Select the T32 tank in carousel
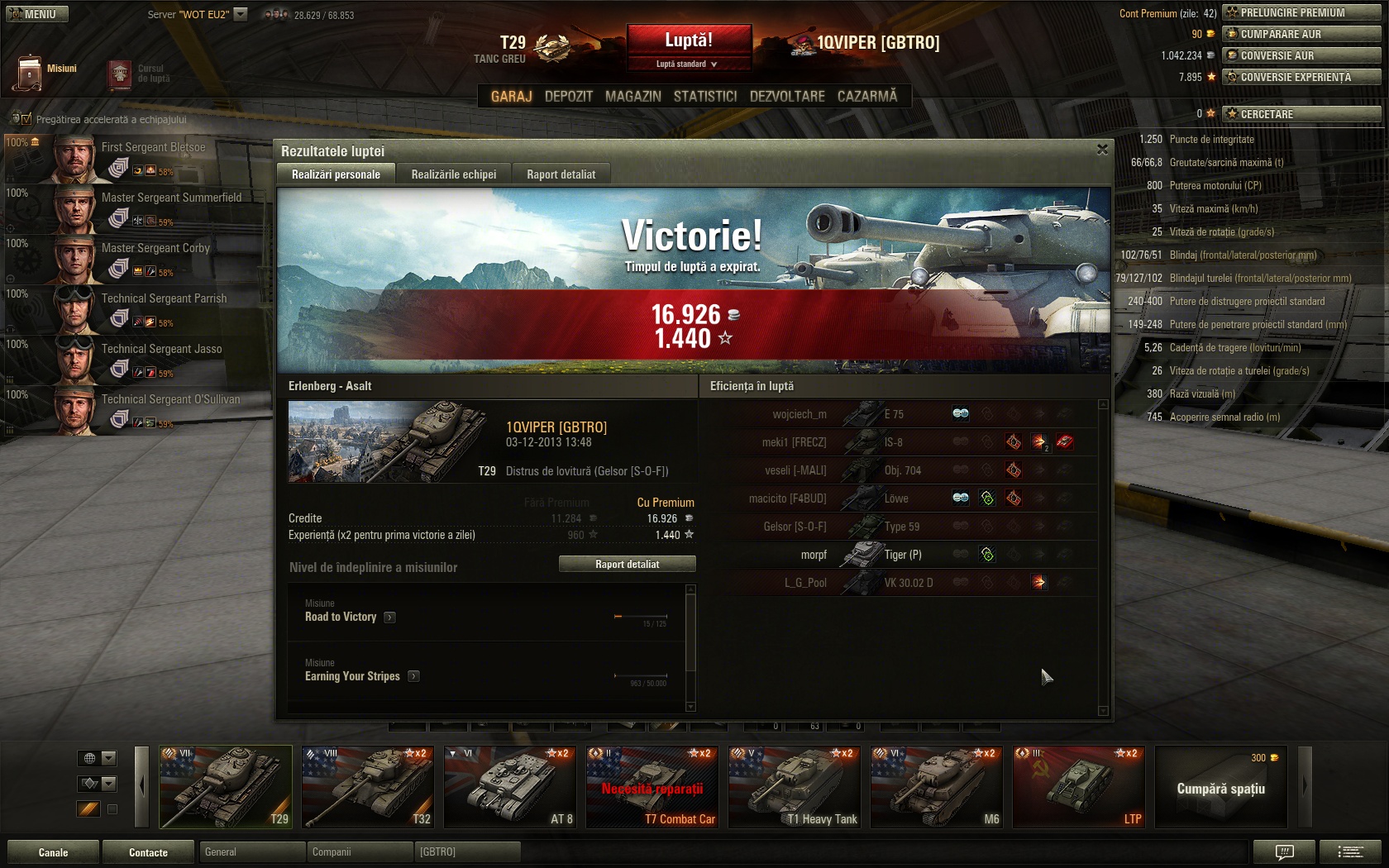Viewport: 1389px width, 868px height. tap(367, 786)
